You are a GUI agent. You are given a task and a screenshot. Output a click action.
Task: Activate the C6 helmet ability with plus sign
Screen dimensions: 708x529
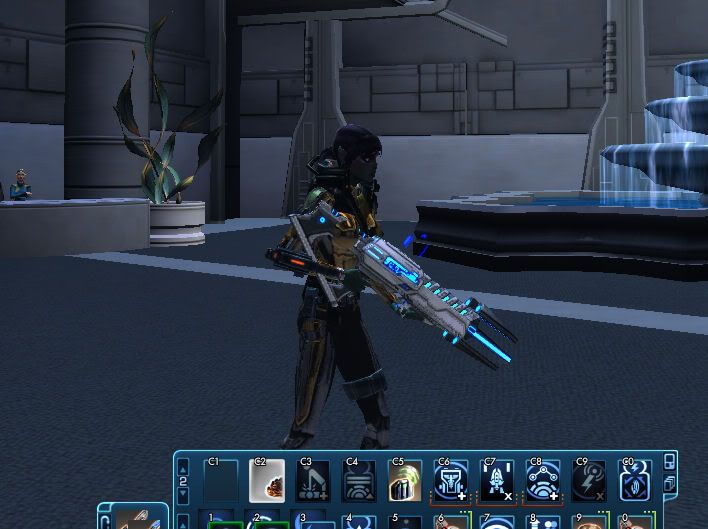[451, 481]
